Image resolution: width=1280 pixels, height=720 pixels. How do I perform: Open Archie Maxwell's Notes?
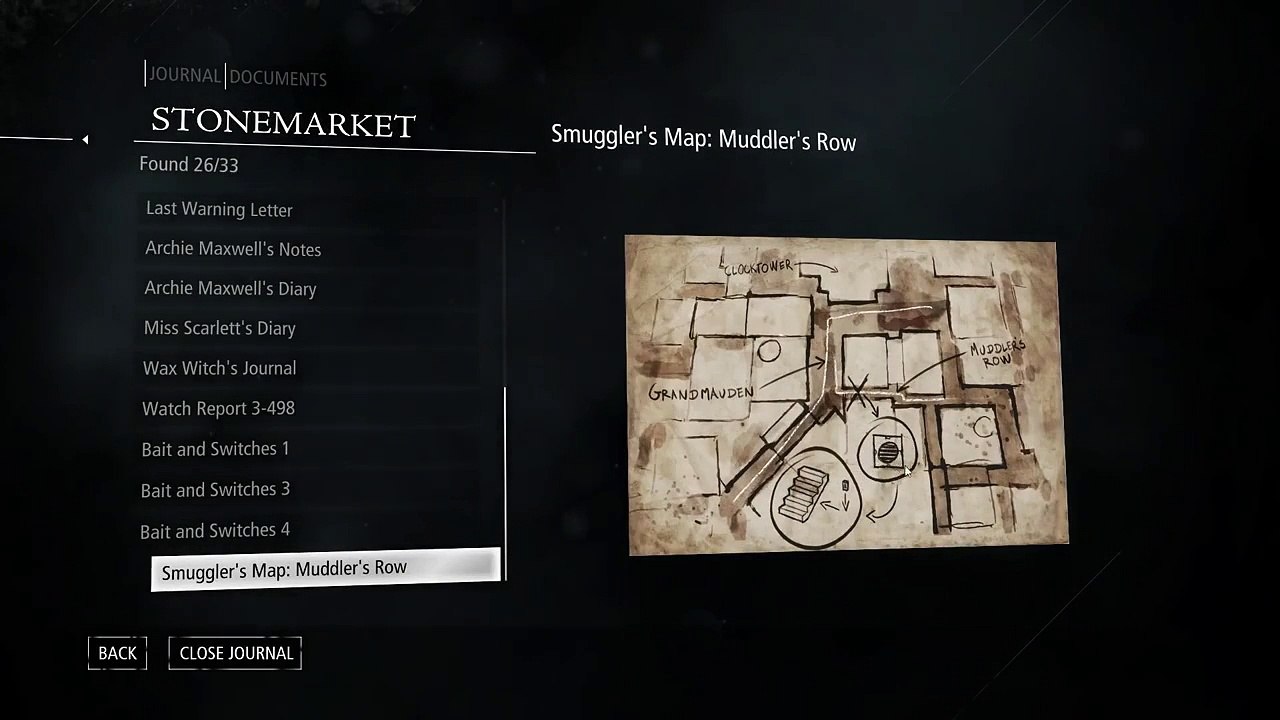[x=233, y=249]
